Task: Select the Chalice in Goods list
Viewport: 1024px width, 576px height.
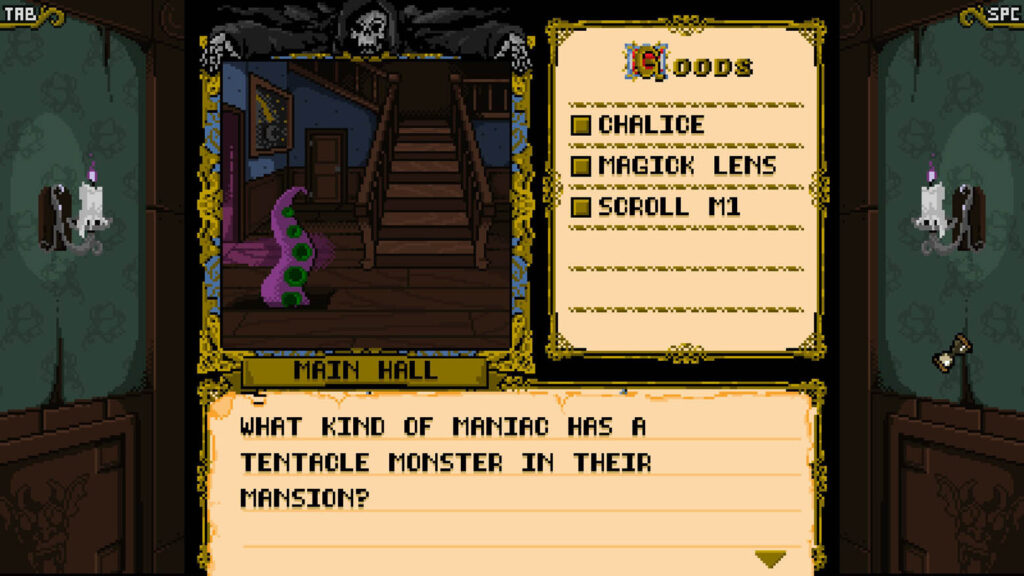Action: coord(651,125)
